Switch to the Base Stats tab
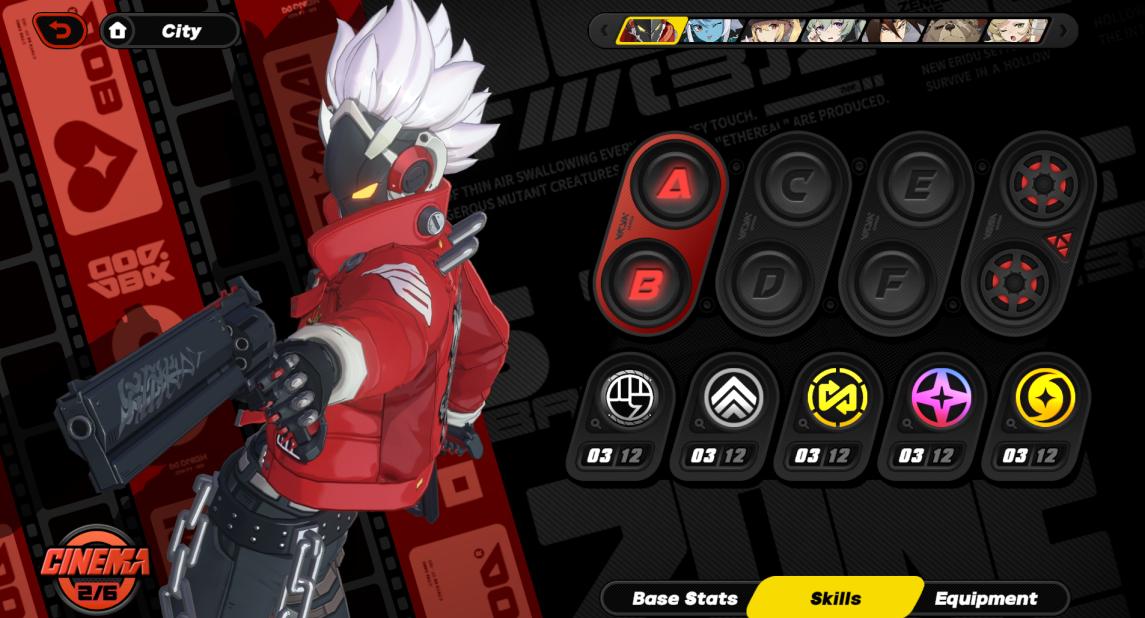The height and width of the screenshot is (618, 1145). 684,599
